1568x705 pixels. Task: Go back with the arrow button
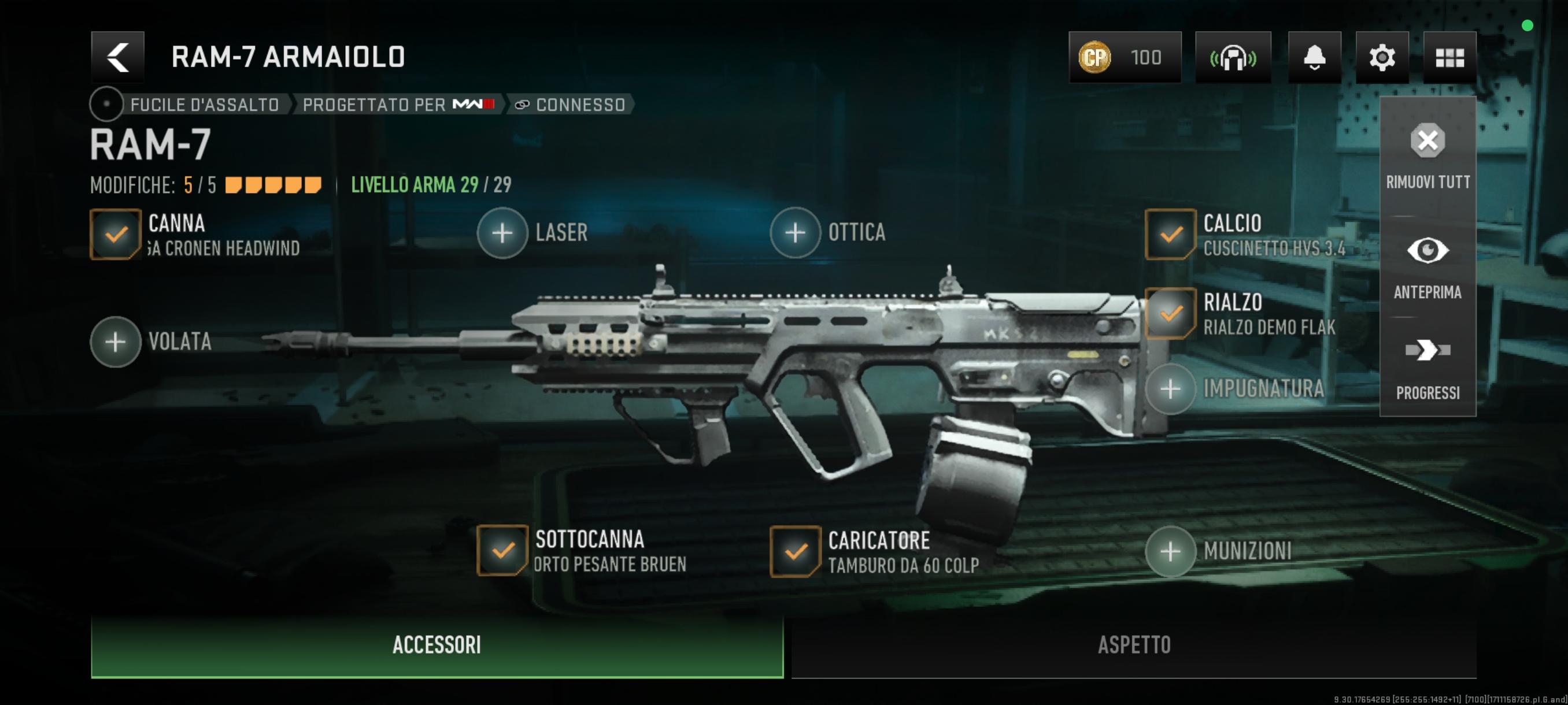117,57
